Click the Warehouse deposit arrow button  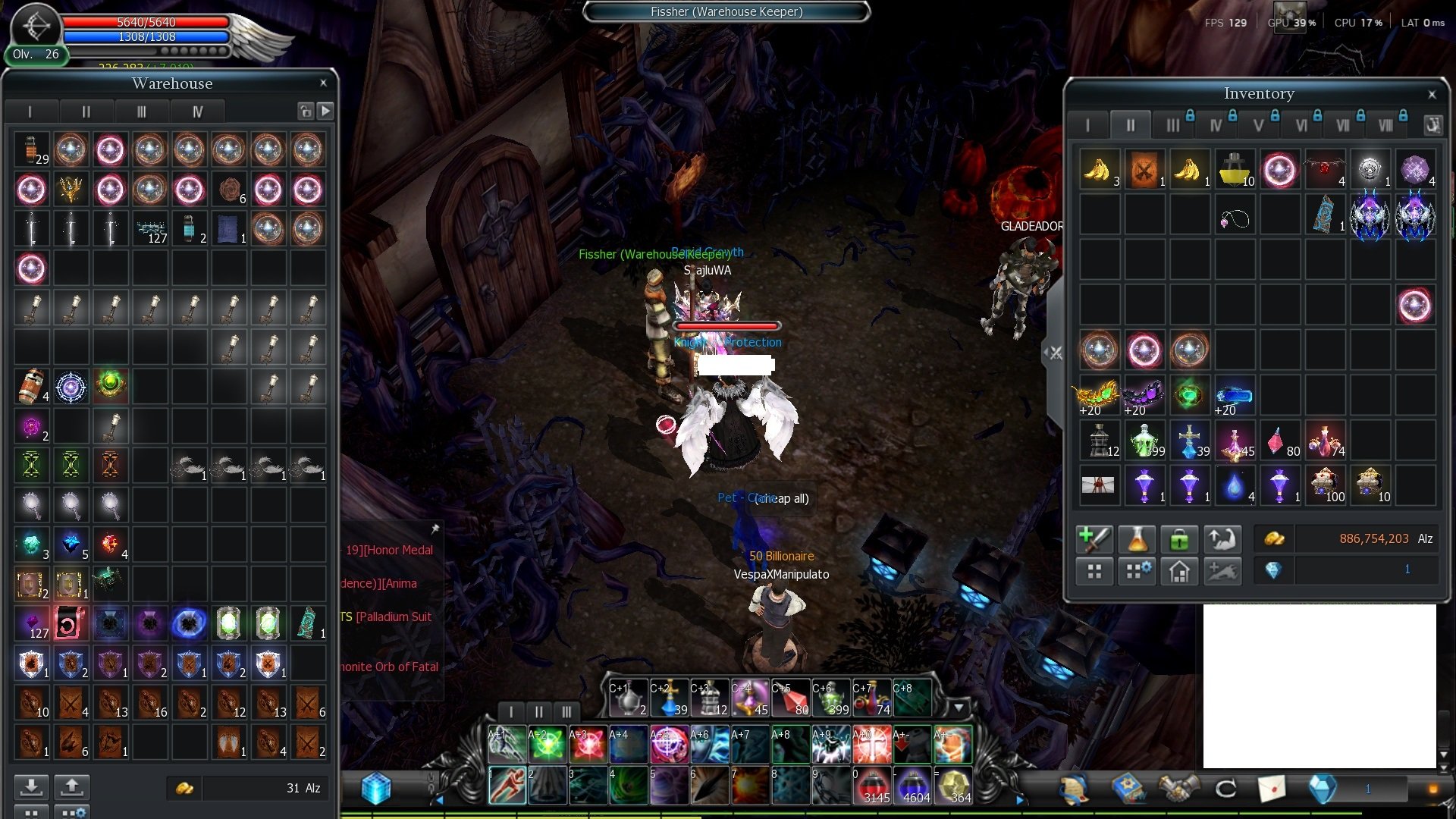point(31,787)
